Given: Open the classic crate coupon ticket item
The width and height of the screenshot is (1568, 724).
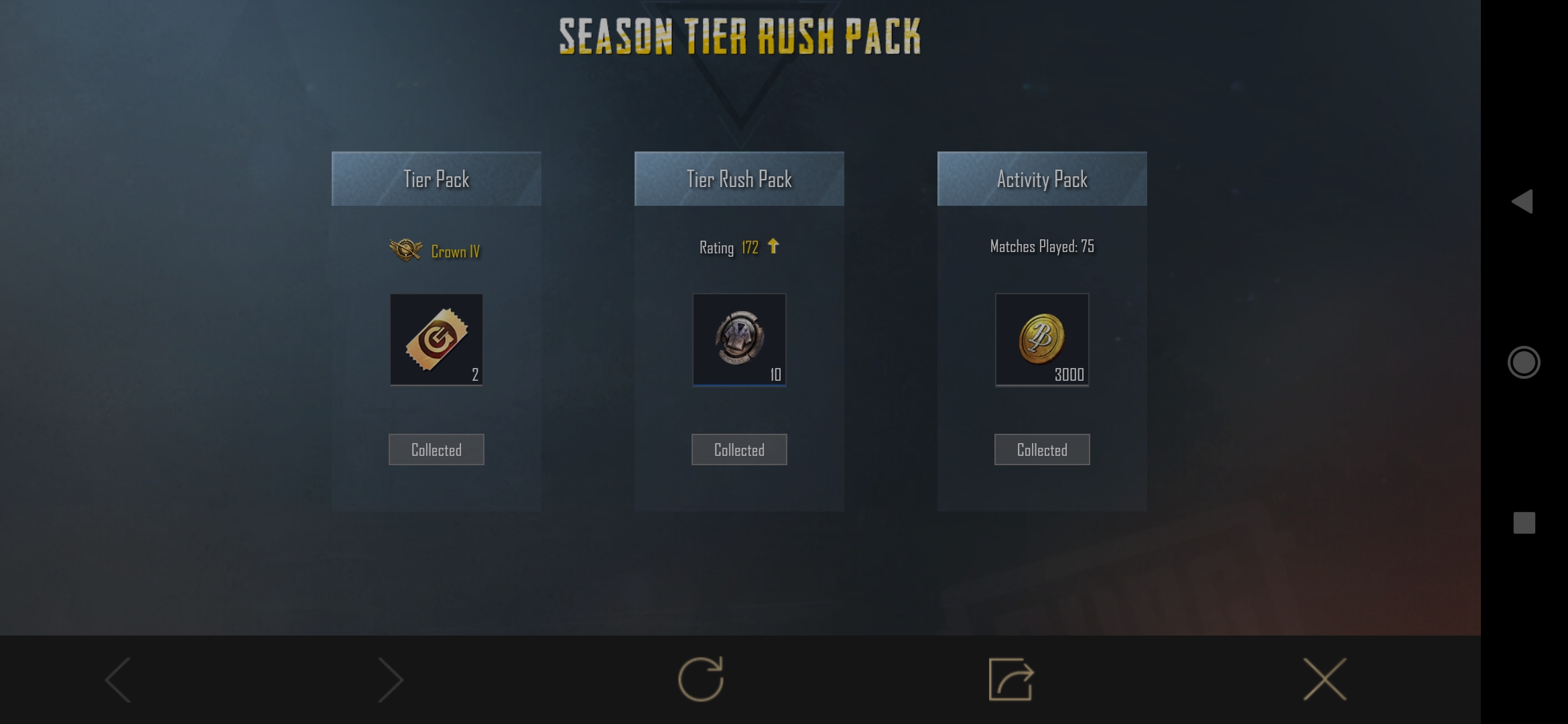Looking at the screenshot, I should coord(436,340).
